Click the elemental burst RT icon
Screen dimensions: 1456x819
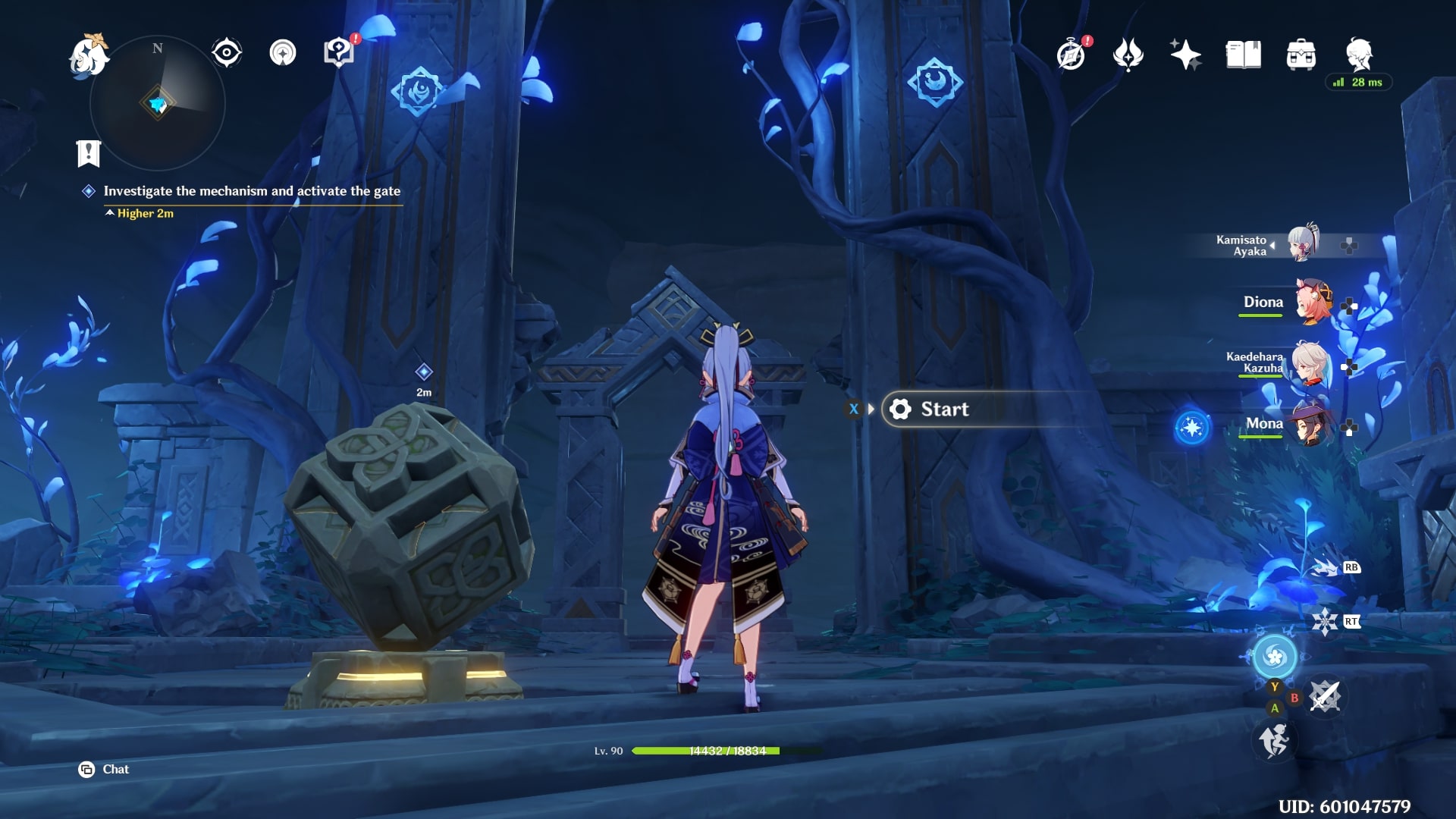(x=1327, y=620)
